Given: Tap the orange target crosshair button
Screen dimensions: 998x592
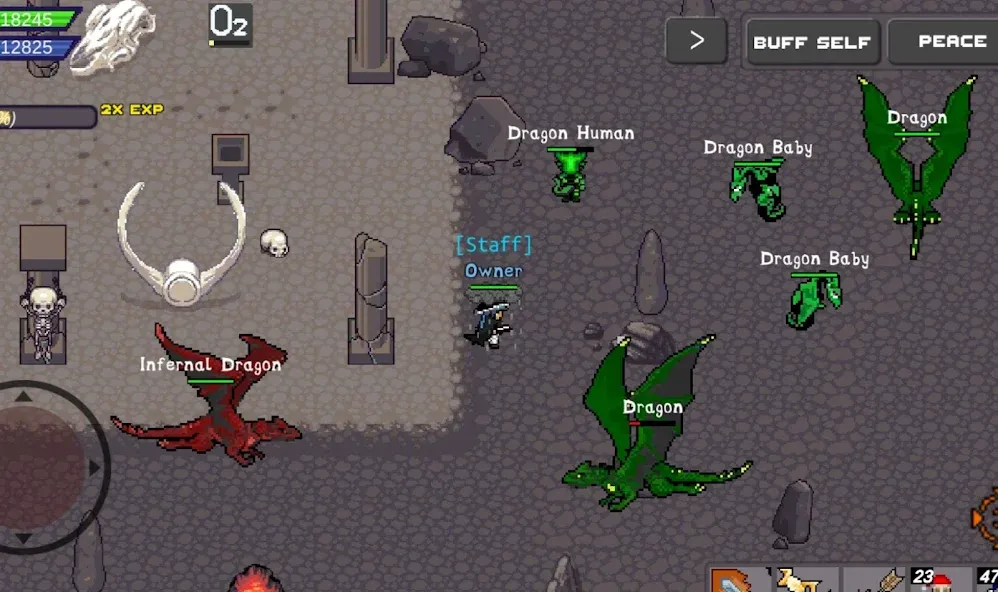Looking at the screenshot, I should (986, 518).
